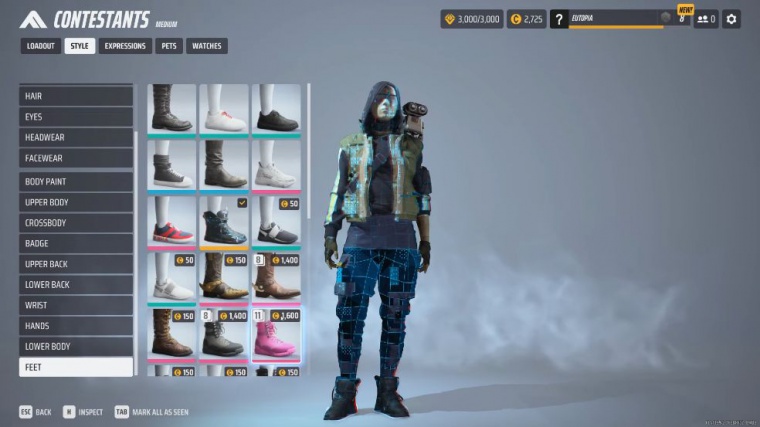Open the Upper Body category
Viewport: 760px width, 427px height.
76,202
